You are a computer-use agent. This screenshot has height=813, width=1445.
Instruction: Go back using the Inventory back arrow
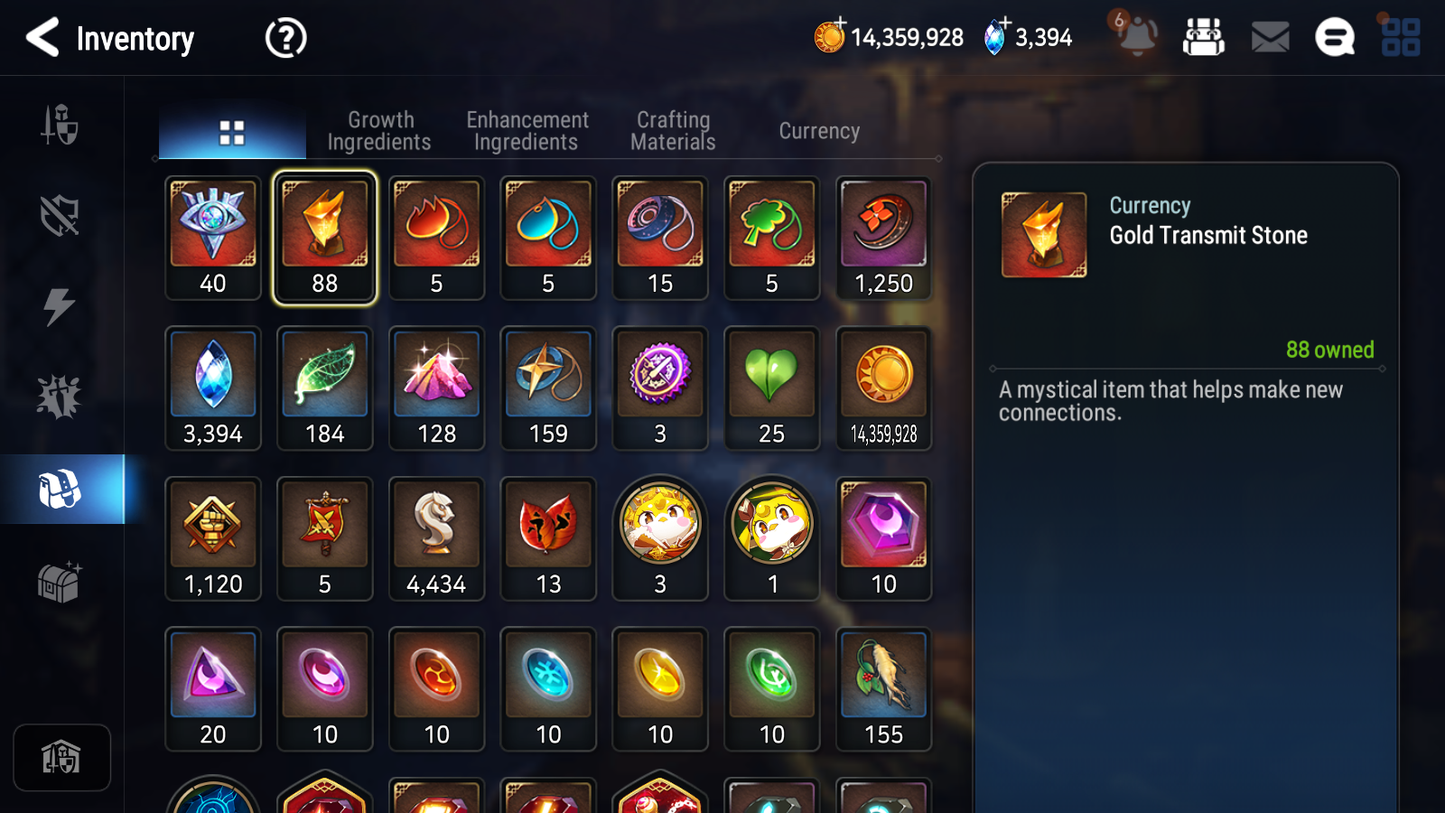click(x=43, y=38)
